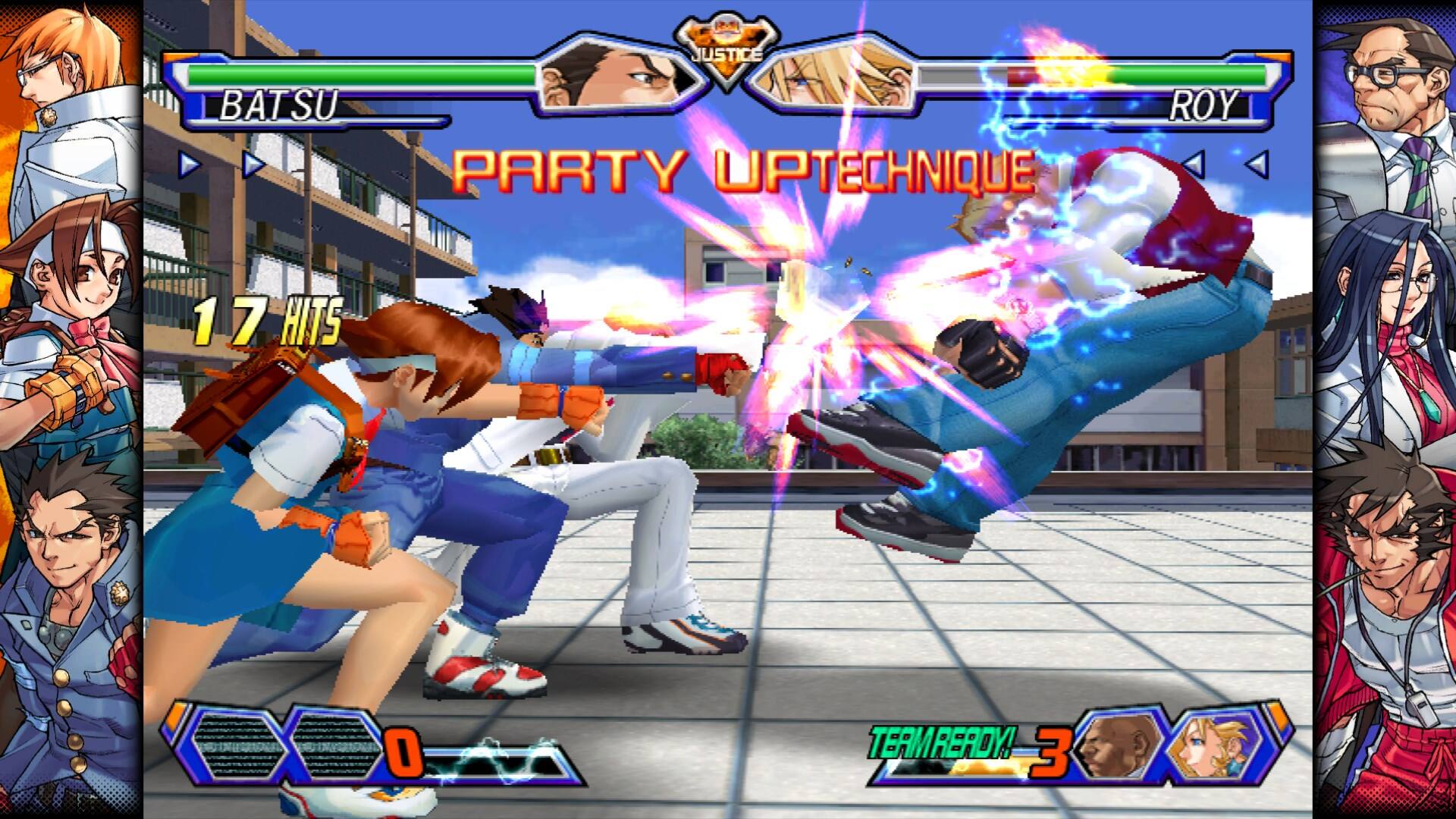Click the PARTY UP technique banner
This screenshot has height=819, width=1456.
(743, 171)
